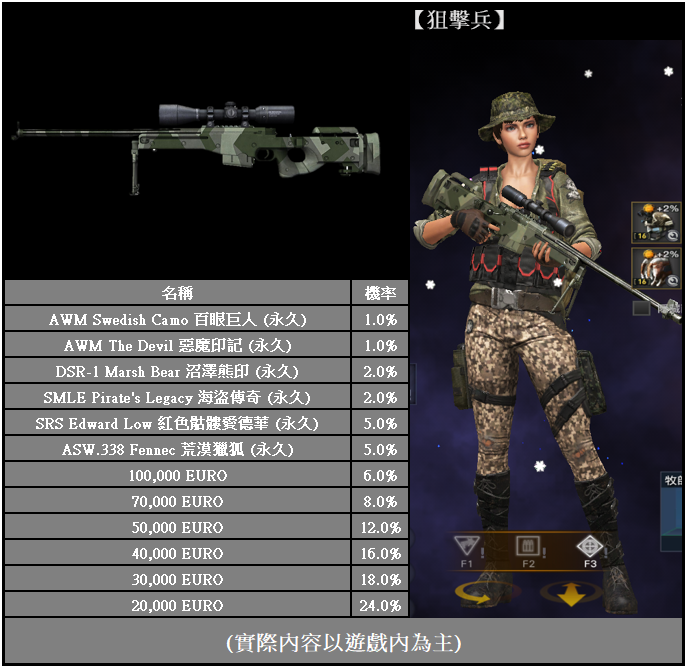Select the F1 triangle arrow icon

point(468,546)
